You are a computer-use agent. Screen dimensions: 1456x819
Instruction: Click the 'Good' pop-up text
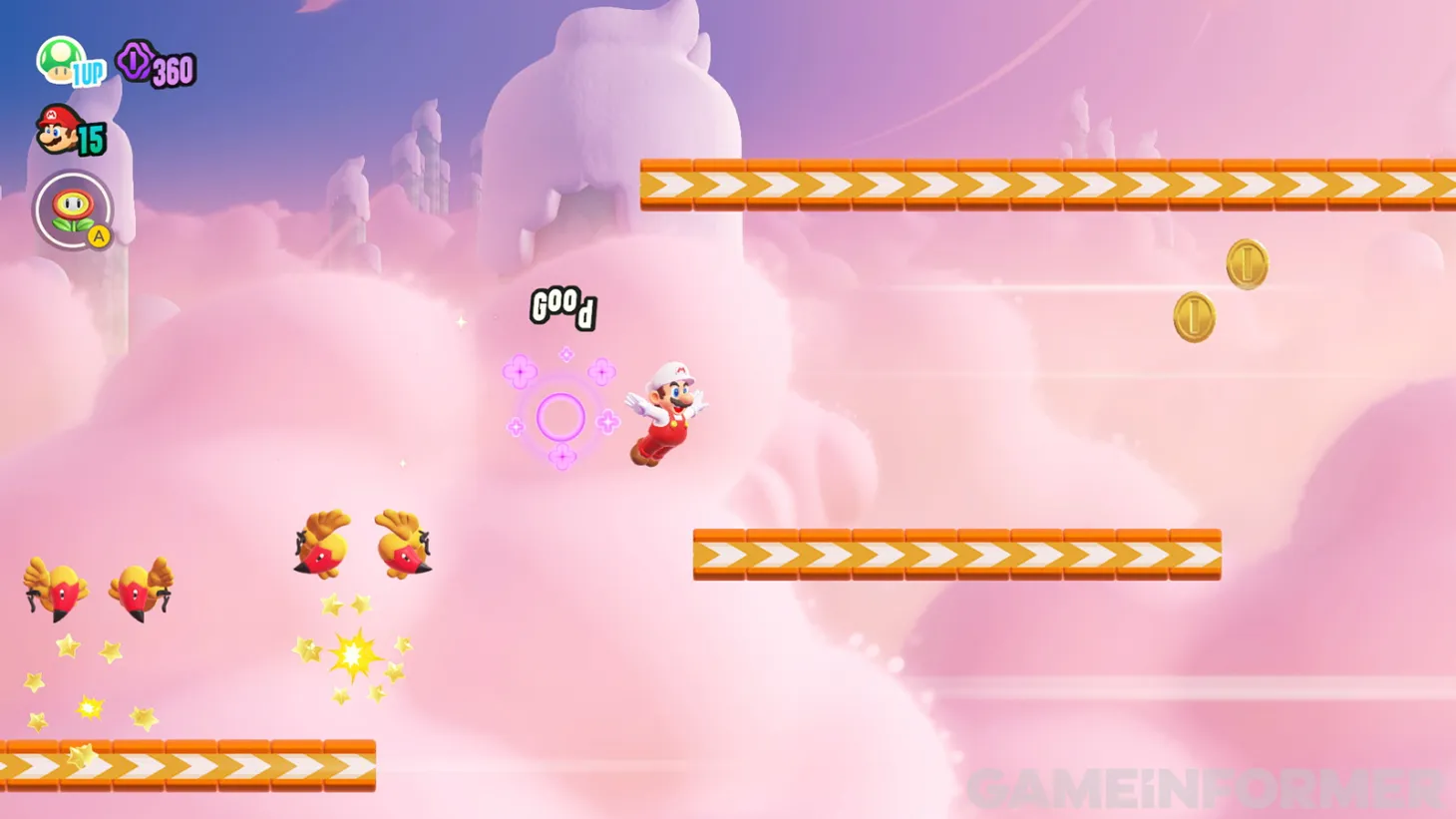561,308
